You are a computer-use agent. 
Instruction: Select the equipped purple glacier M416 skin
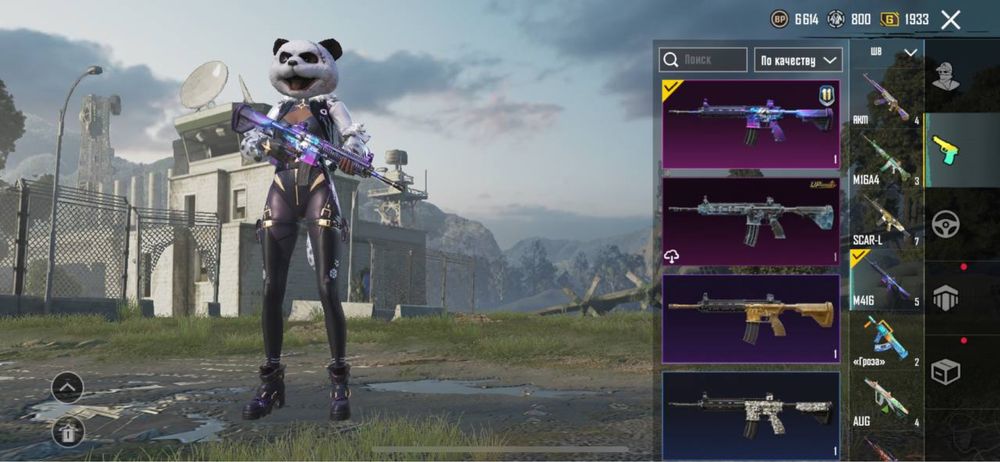click(750, 124)
